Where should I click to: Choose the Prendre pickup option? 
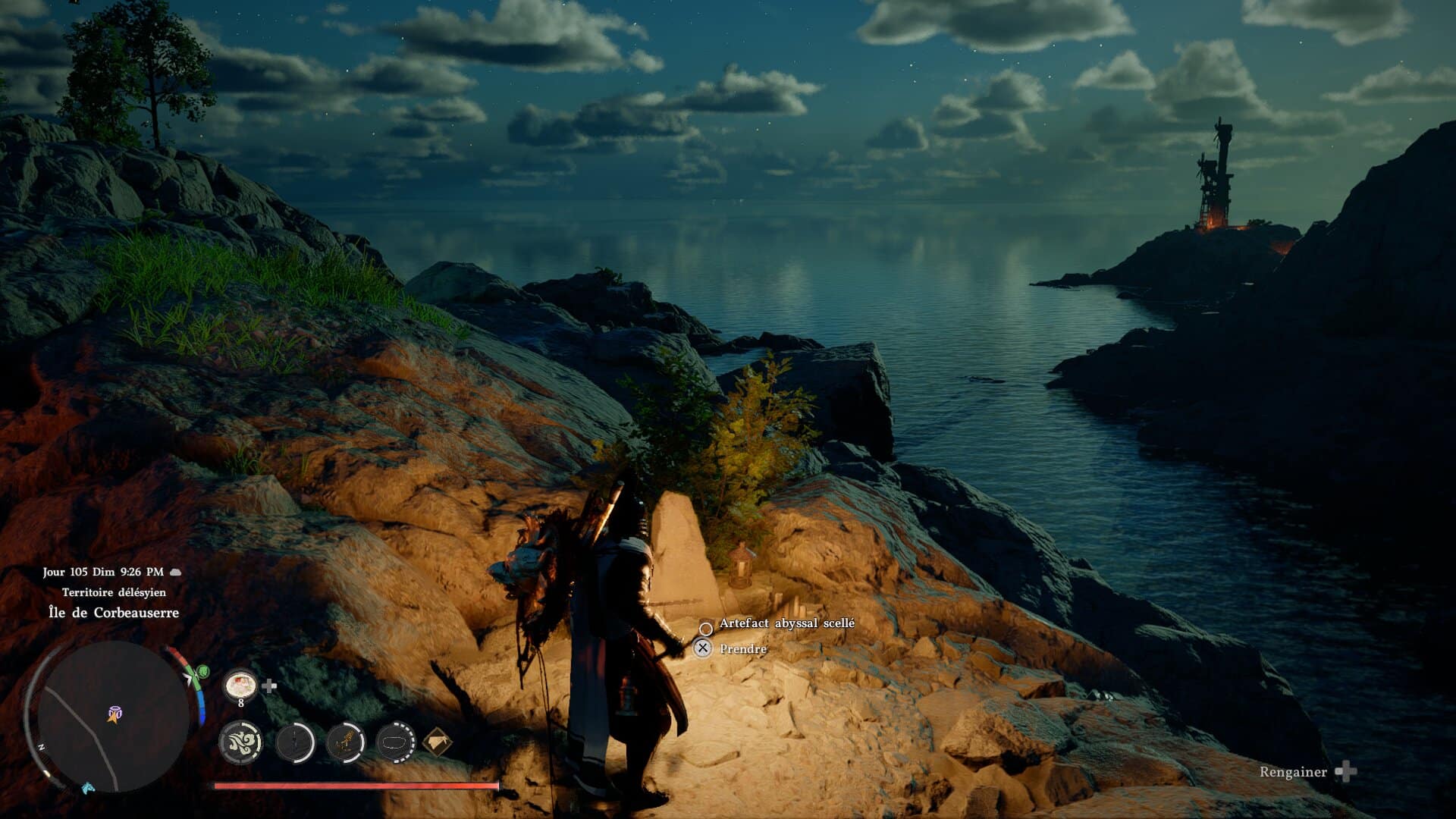point(742,649)
